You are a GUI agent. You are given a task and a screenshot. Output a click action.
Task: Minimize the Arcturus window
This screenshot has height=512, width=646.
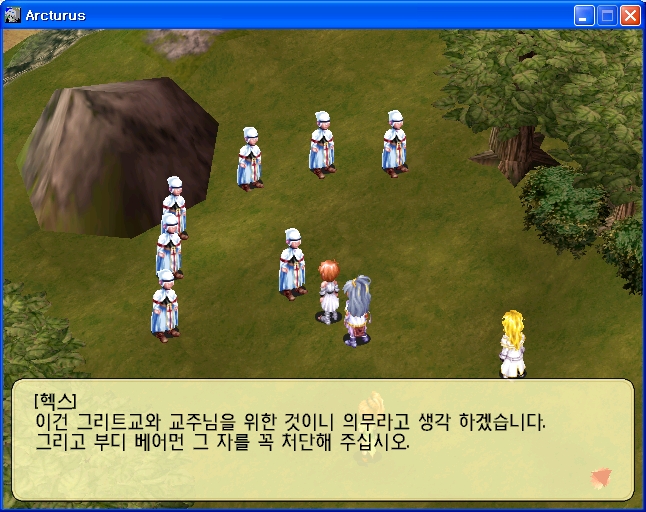point(584,16)
